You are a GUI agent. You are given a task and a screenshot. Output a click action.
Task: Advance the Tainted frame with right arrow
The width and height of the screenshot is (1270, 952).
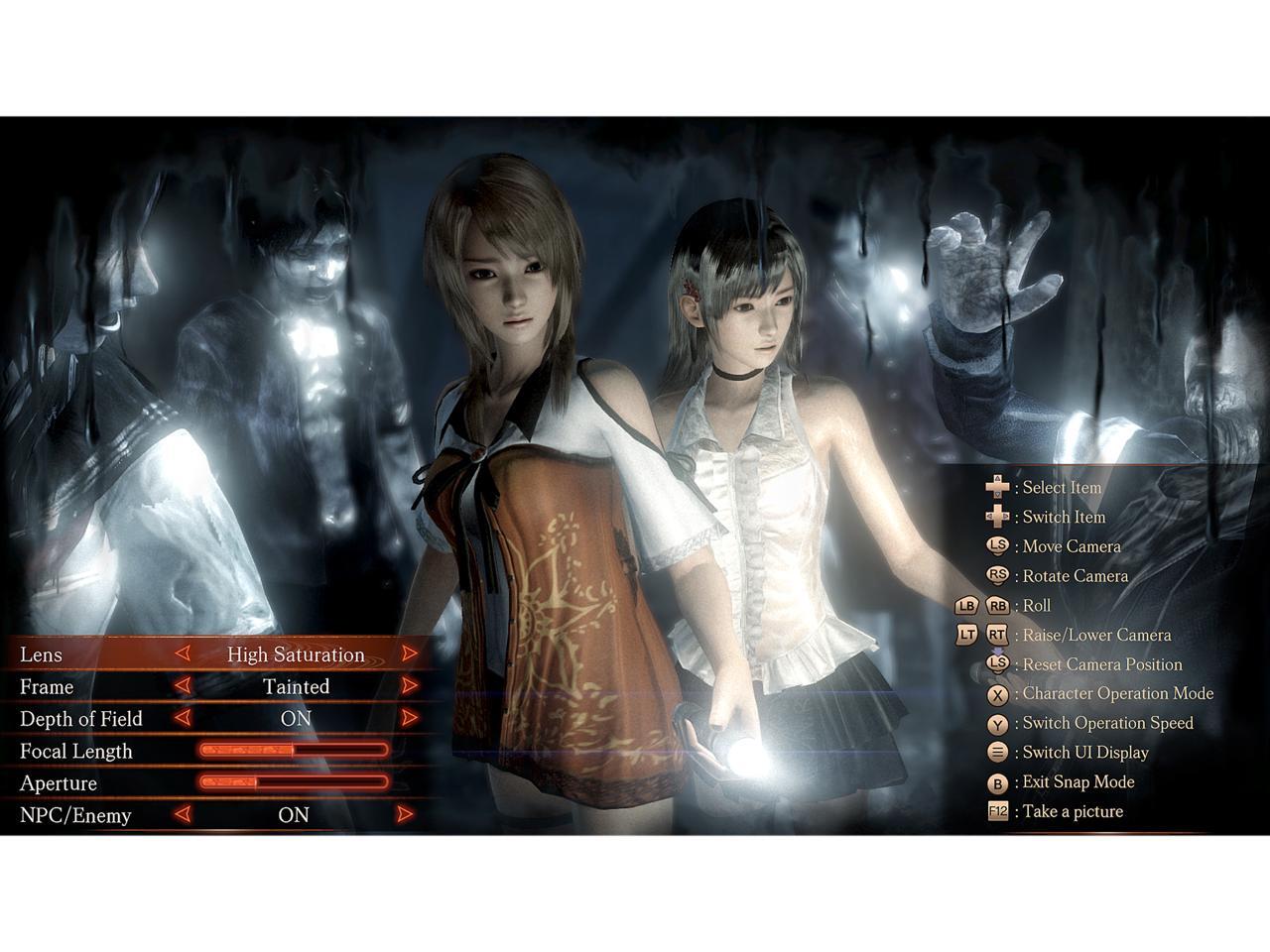409,685
